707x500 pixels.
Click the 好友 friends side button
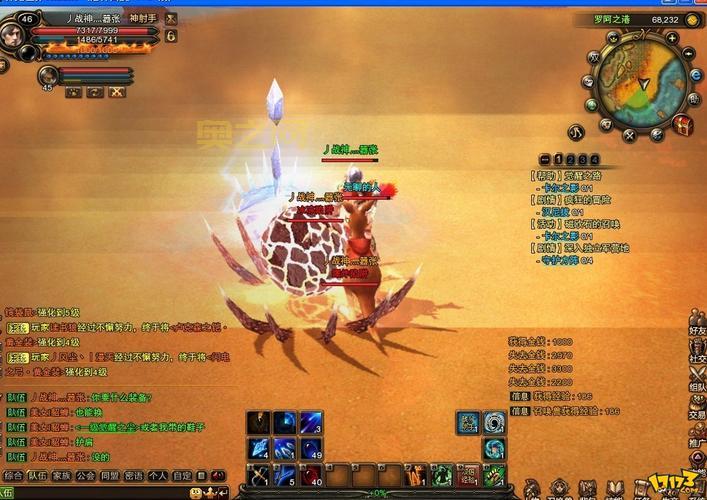pos(697,331)
